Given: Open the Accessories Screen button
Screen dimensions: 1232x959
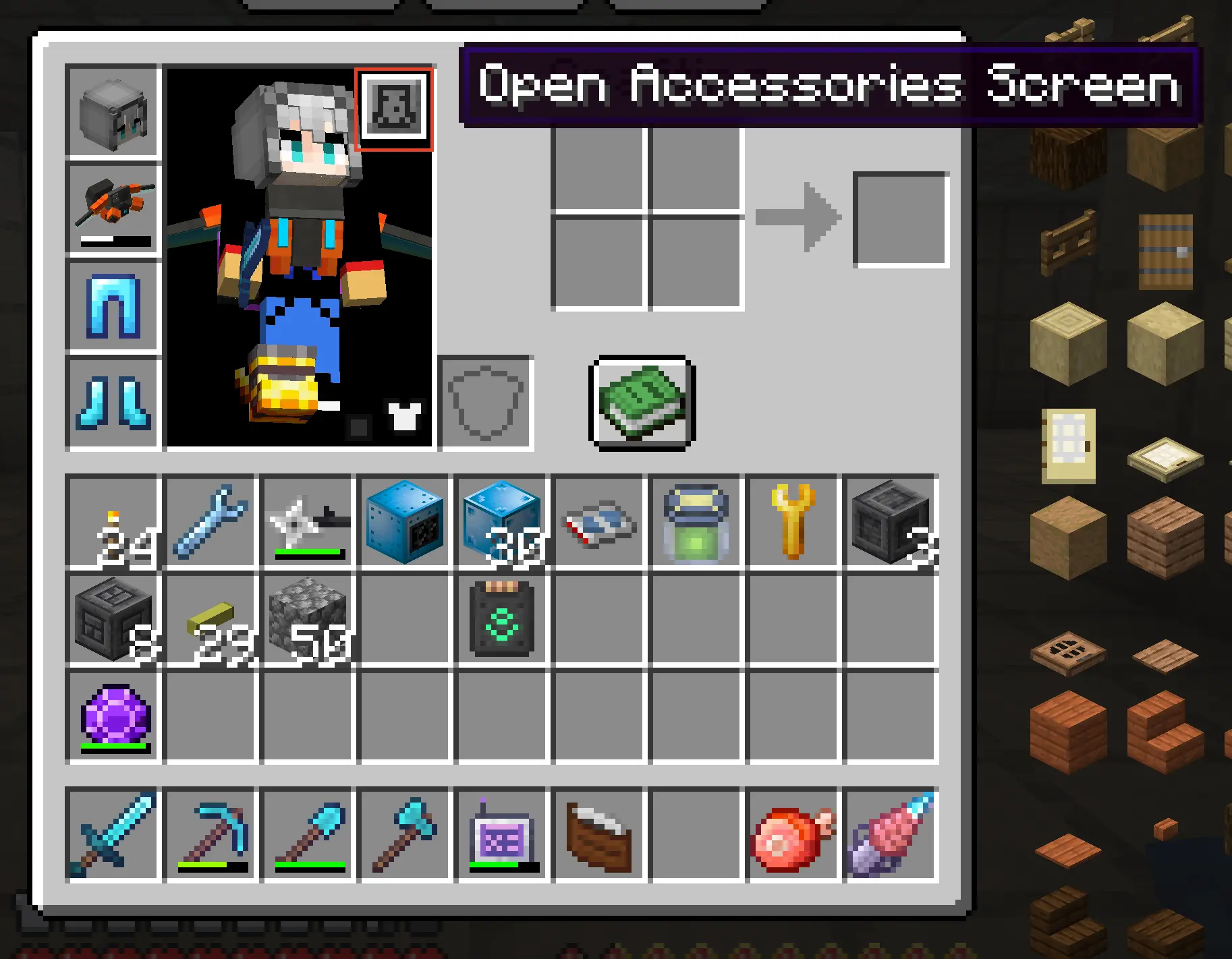Looking at the screenshot, I should coord(394,109).
